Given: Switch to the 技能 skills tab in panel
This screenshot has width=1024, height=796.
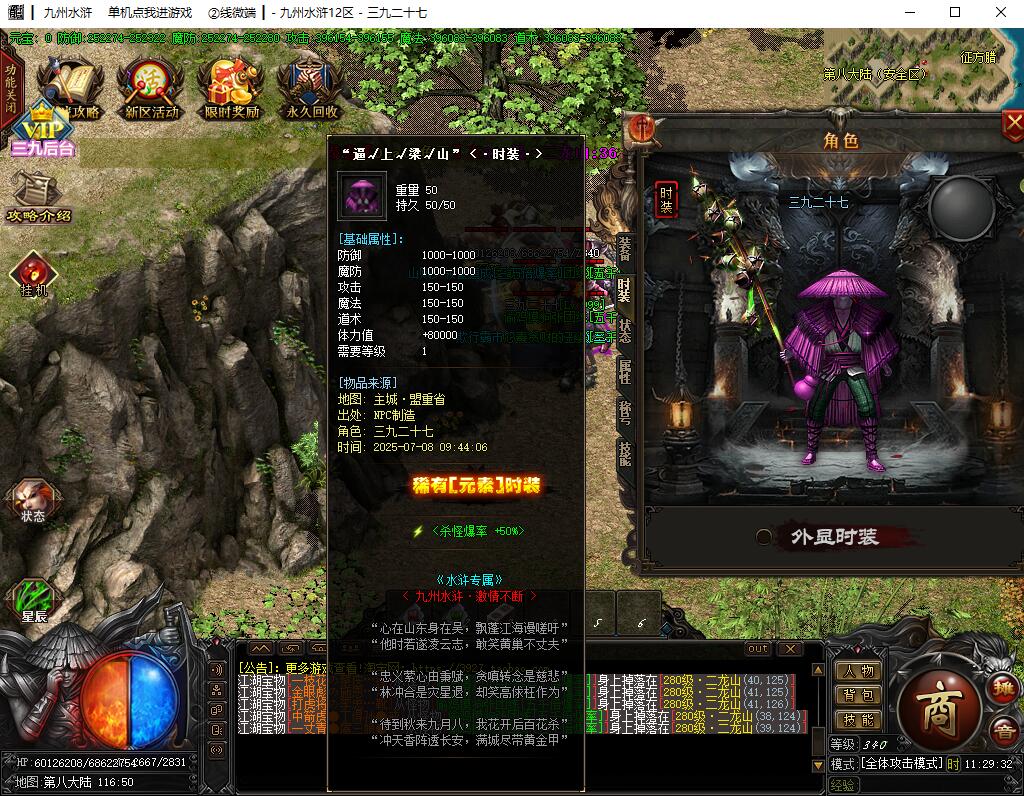Looking at the screenshot, I should pyautogui.click(x=624, y=454).
